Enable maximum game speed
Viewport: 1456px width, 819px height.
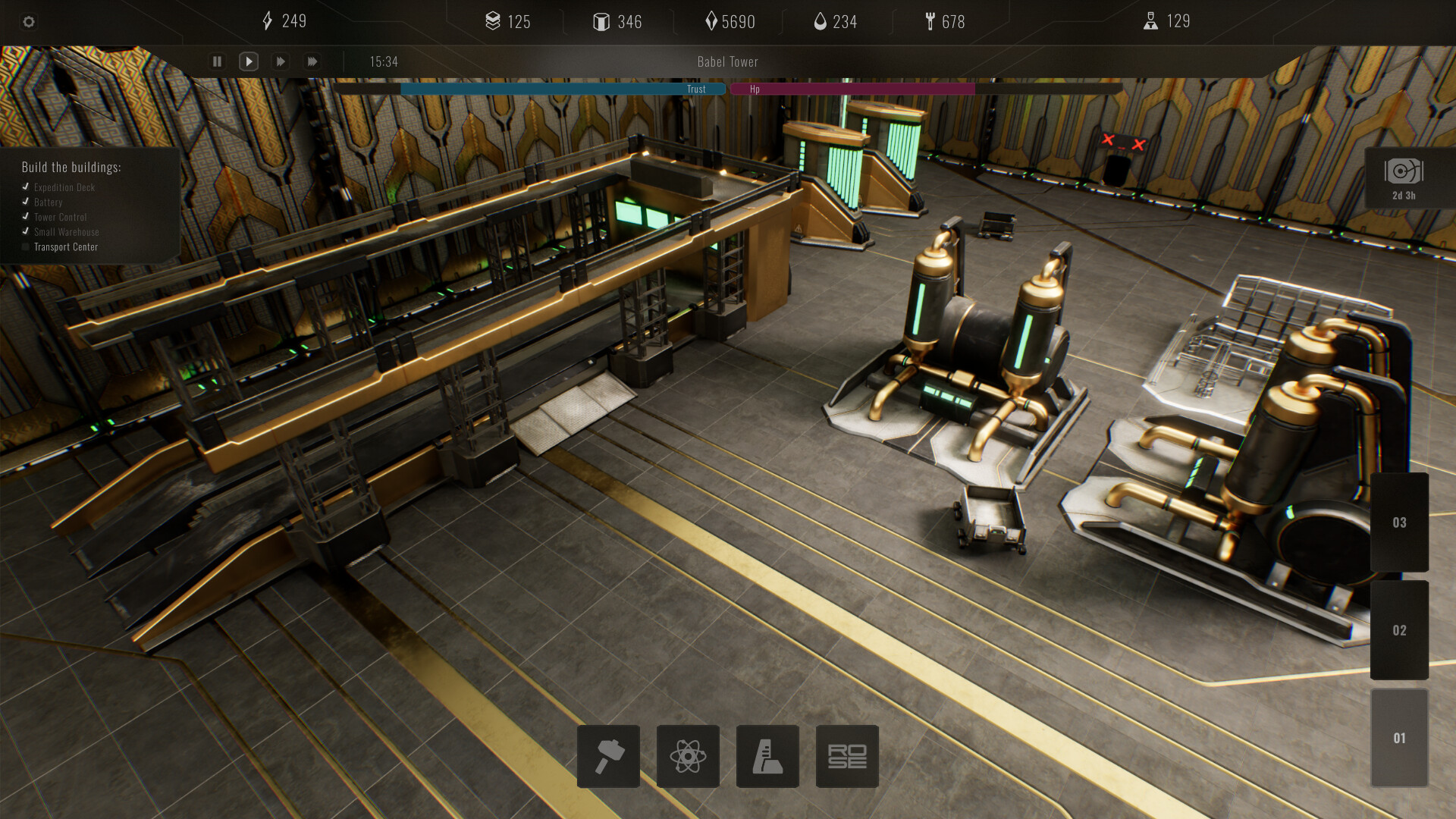click(x=312, y=61)
